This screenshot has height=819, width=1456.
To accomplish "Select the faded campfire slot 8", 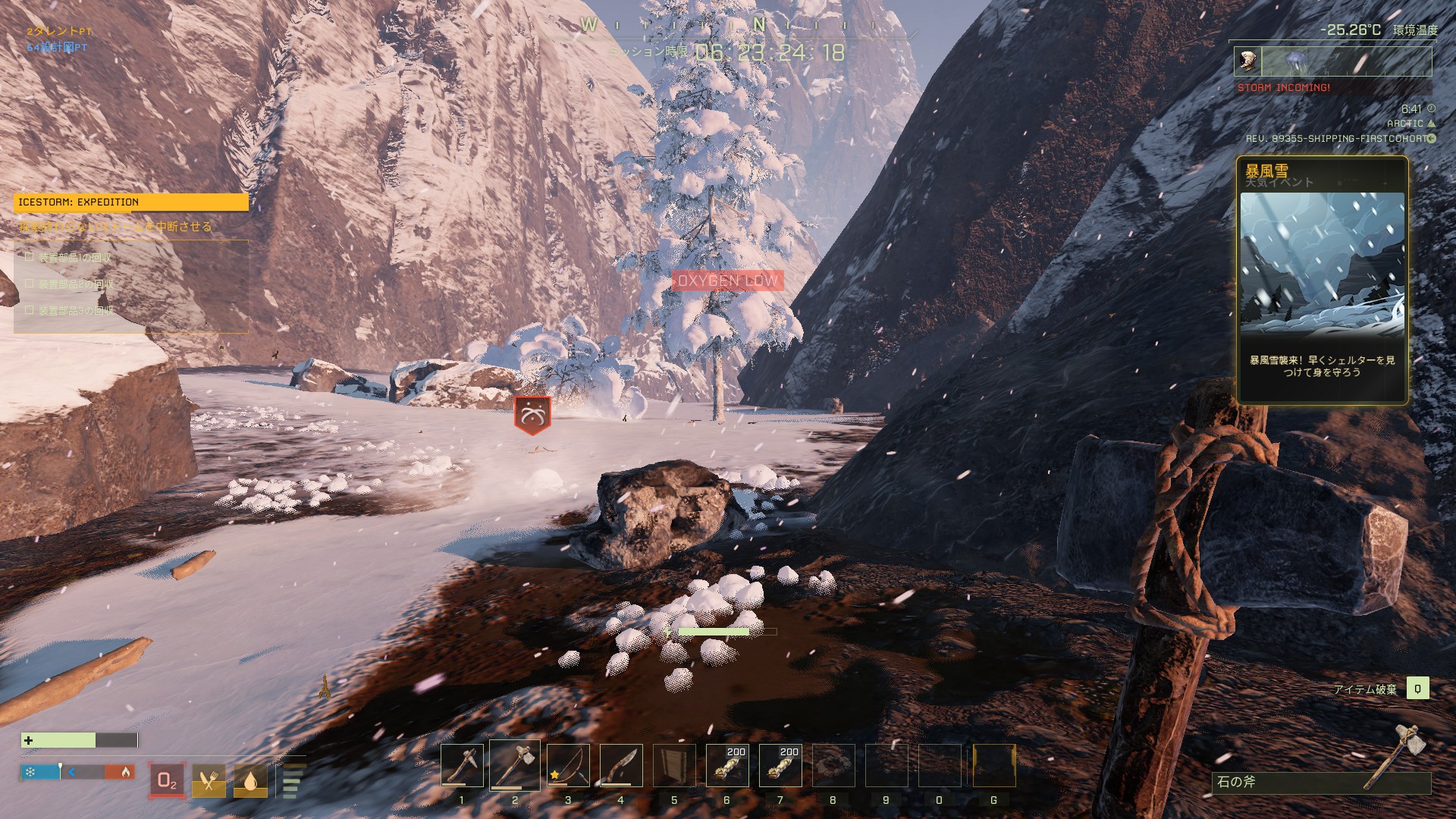I will (x=833, y=765).
